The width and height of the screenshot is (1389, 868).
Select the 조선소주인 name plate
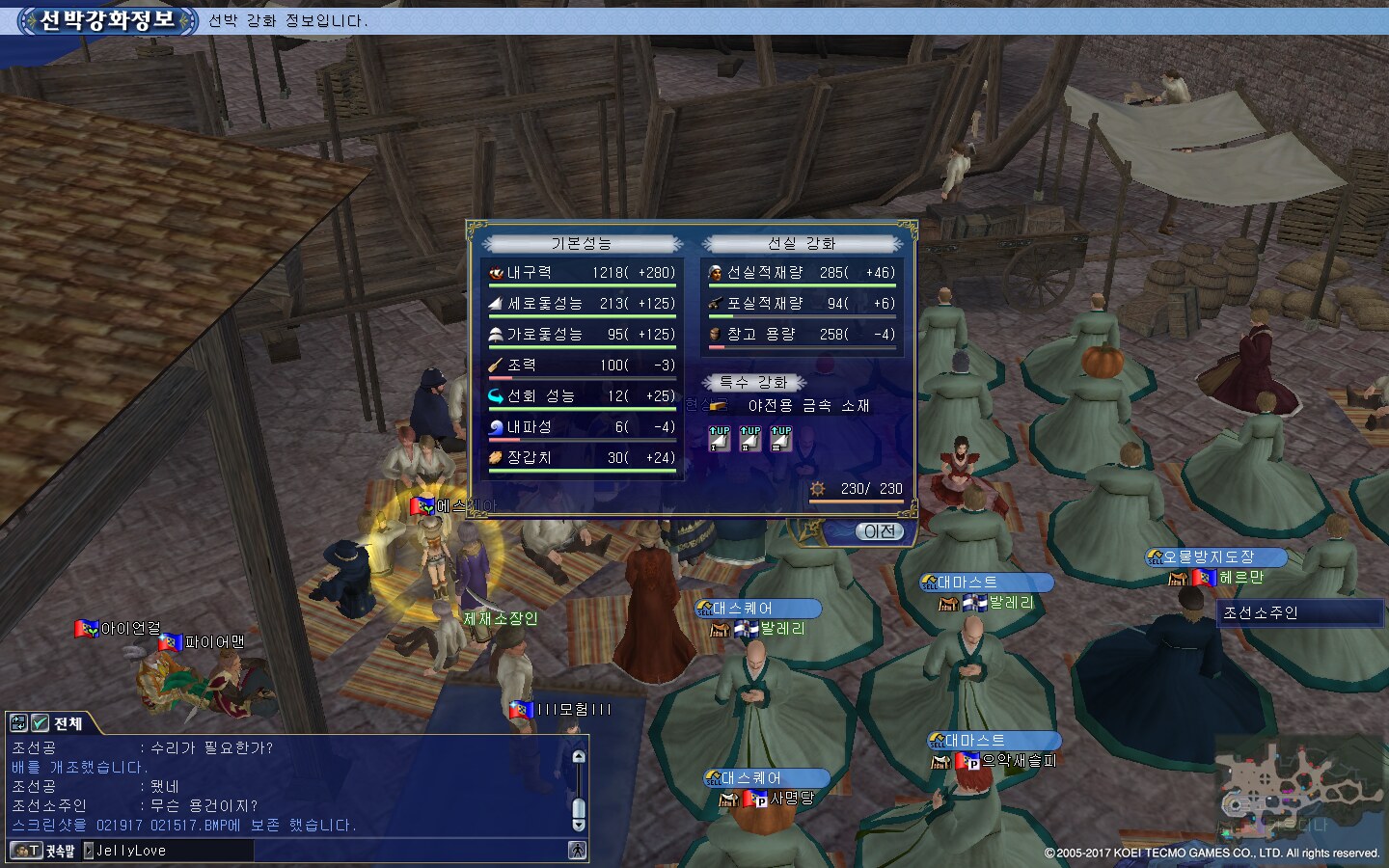click(1298, 613)
